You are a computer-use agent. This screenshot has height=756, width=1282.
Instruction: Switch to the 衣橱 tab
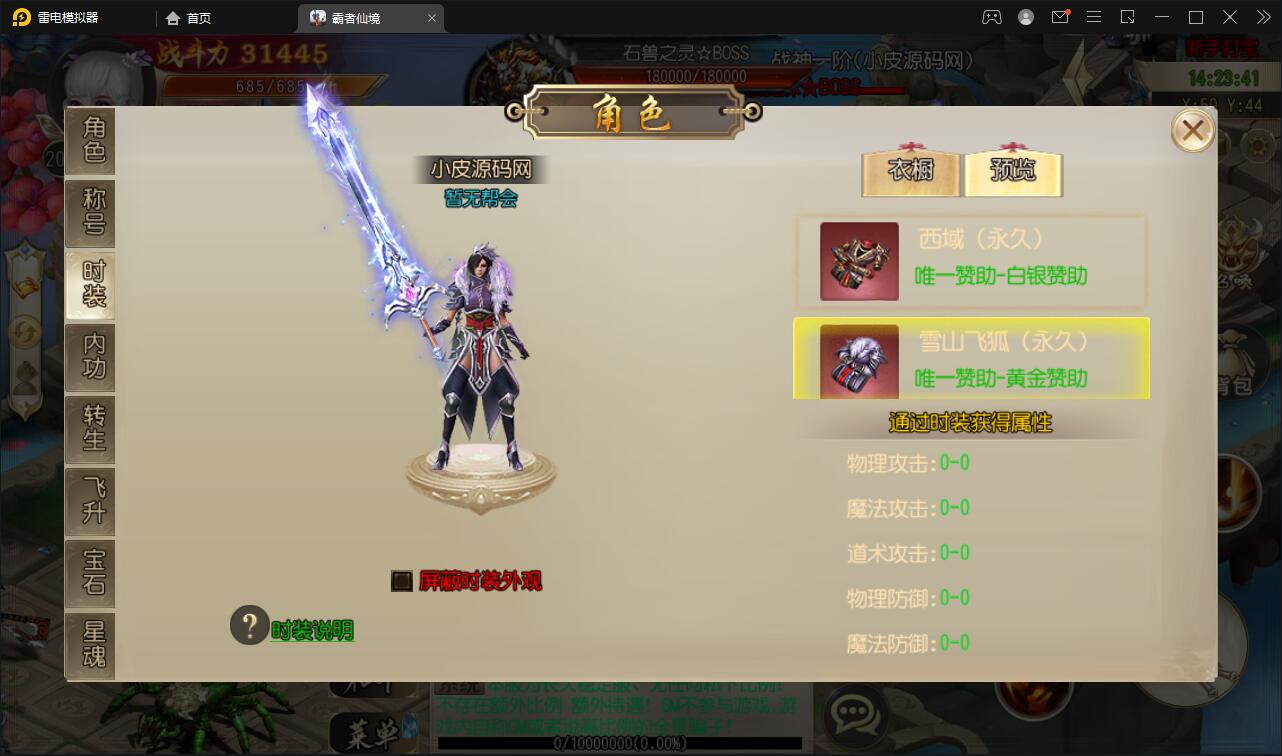click(x=910, y=171)
